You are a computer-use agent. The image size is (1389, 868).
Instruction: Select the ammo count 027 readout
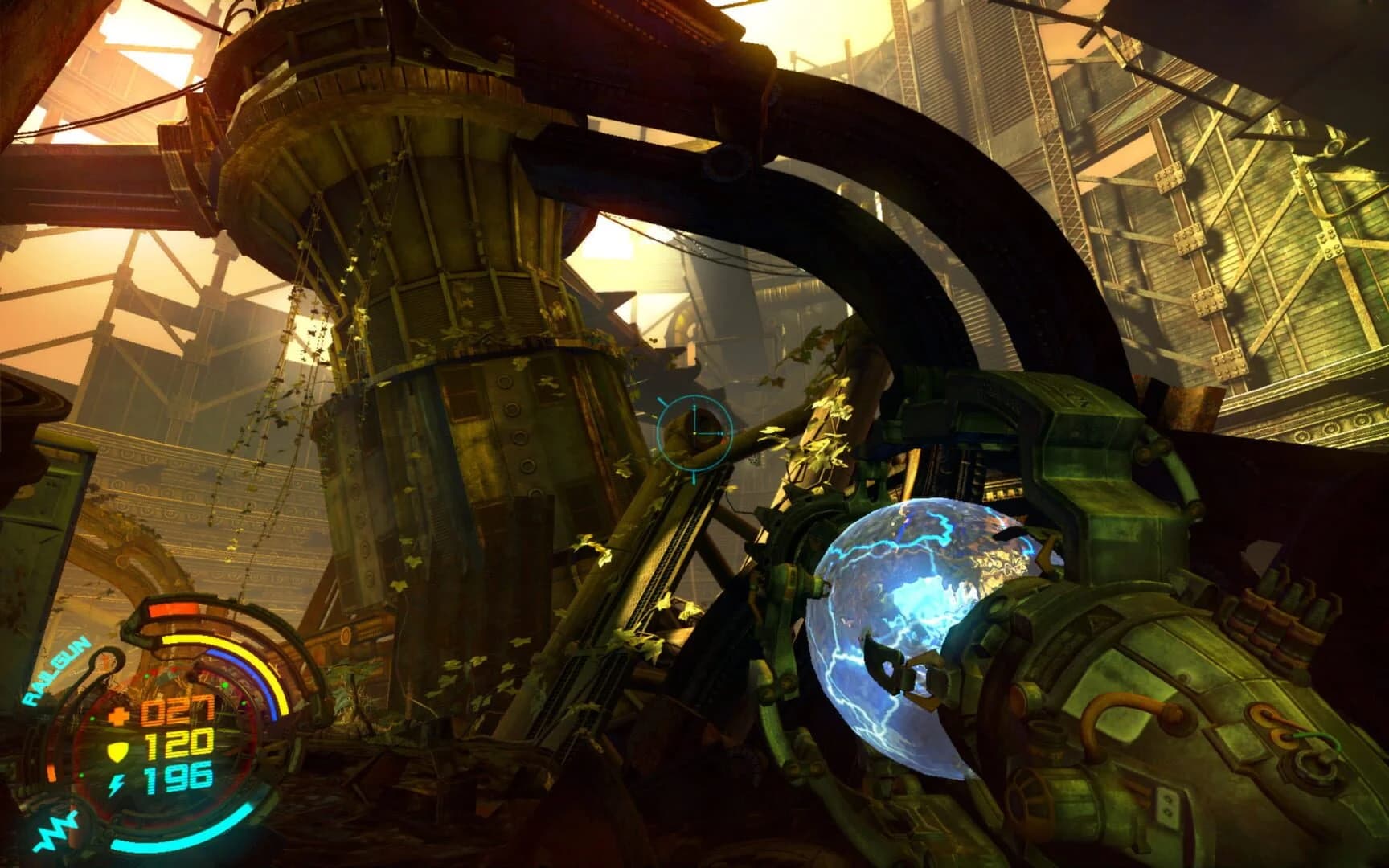tap(178, 710)
